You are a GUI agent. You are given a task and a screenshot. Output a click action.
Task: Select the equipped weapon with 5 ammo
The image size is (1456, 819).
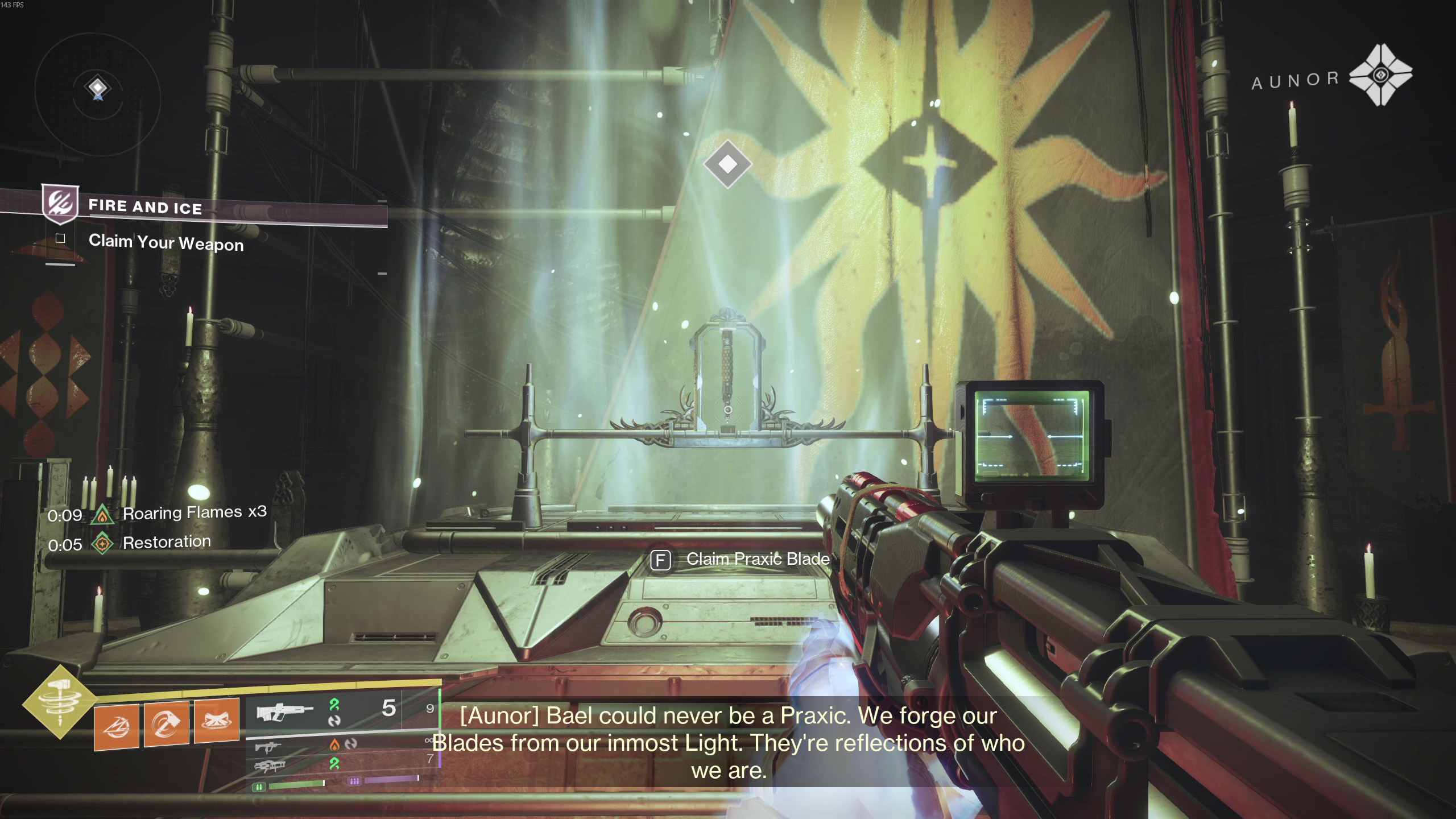284,711
